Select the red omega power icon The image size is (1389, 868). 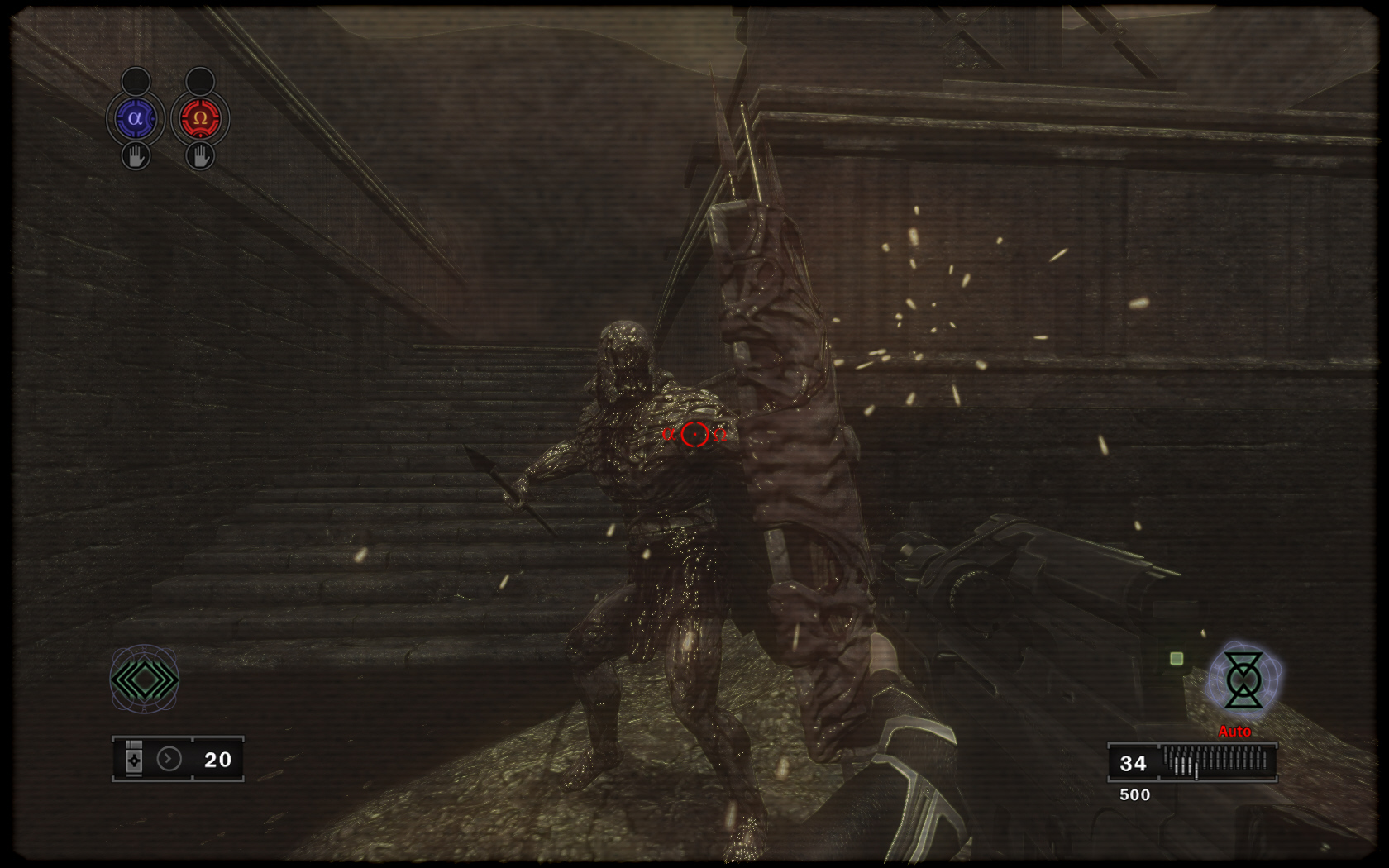coord(199,119)
